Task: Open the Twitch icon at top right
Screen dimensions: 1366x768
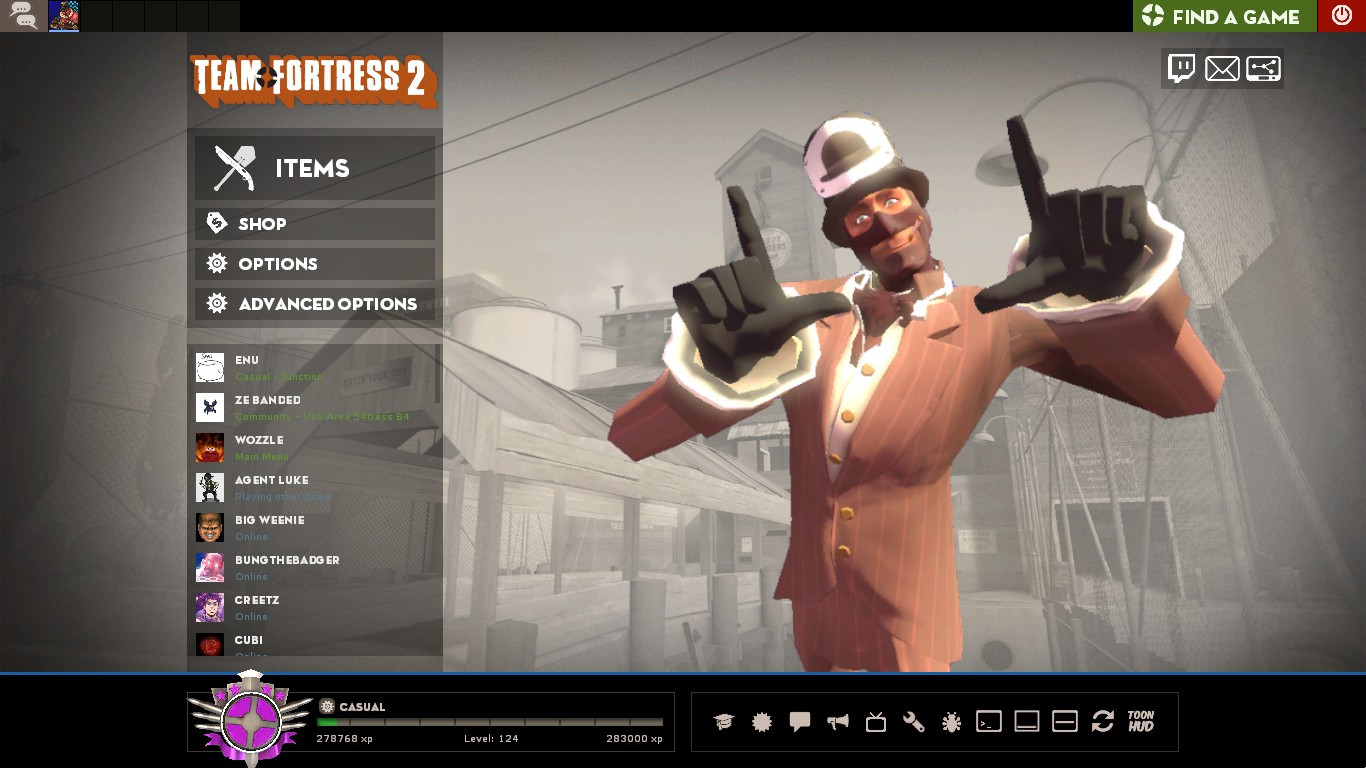Action: pyautogui.click(x=1182, y=68)
